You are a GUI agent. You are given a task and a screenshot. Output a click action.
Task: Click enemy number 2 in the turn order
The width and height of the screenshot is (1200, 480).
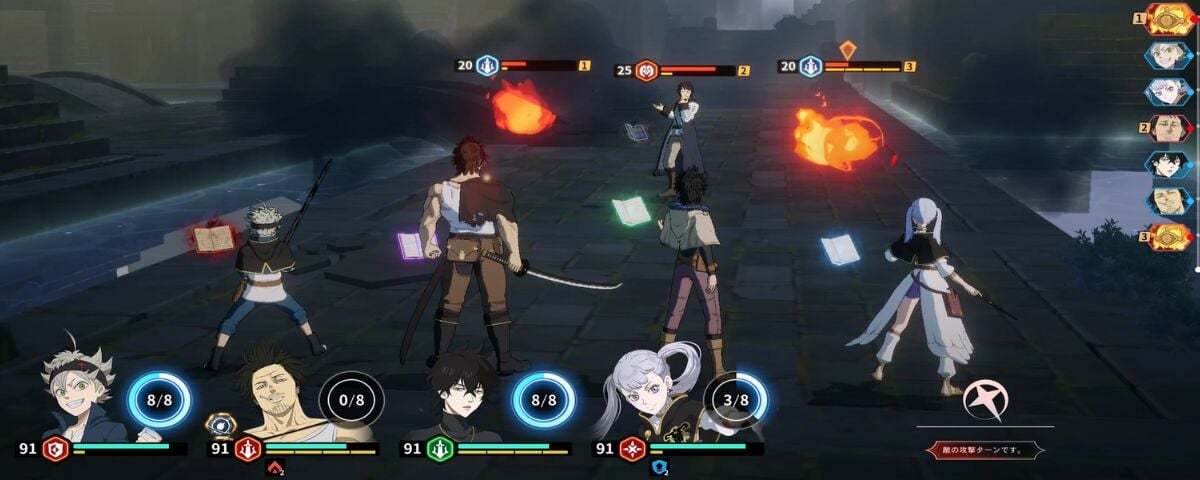pos(1168,128)
